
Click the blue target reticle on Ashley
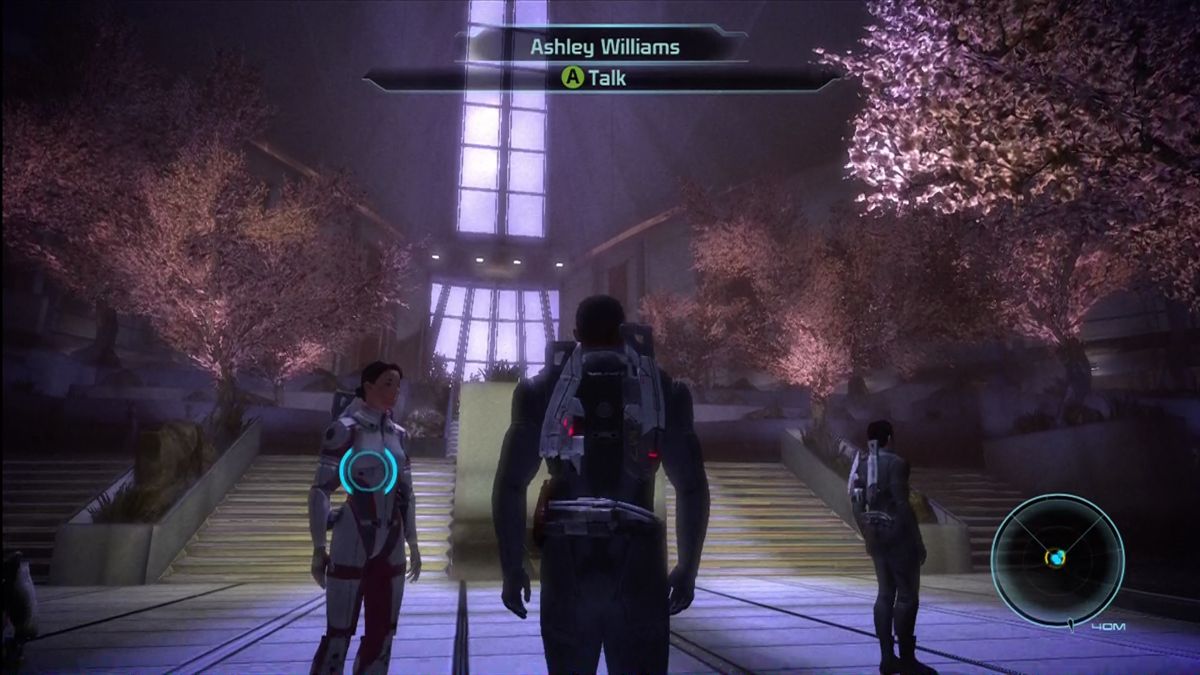coord(369,471)
